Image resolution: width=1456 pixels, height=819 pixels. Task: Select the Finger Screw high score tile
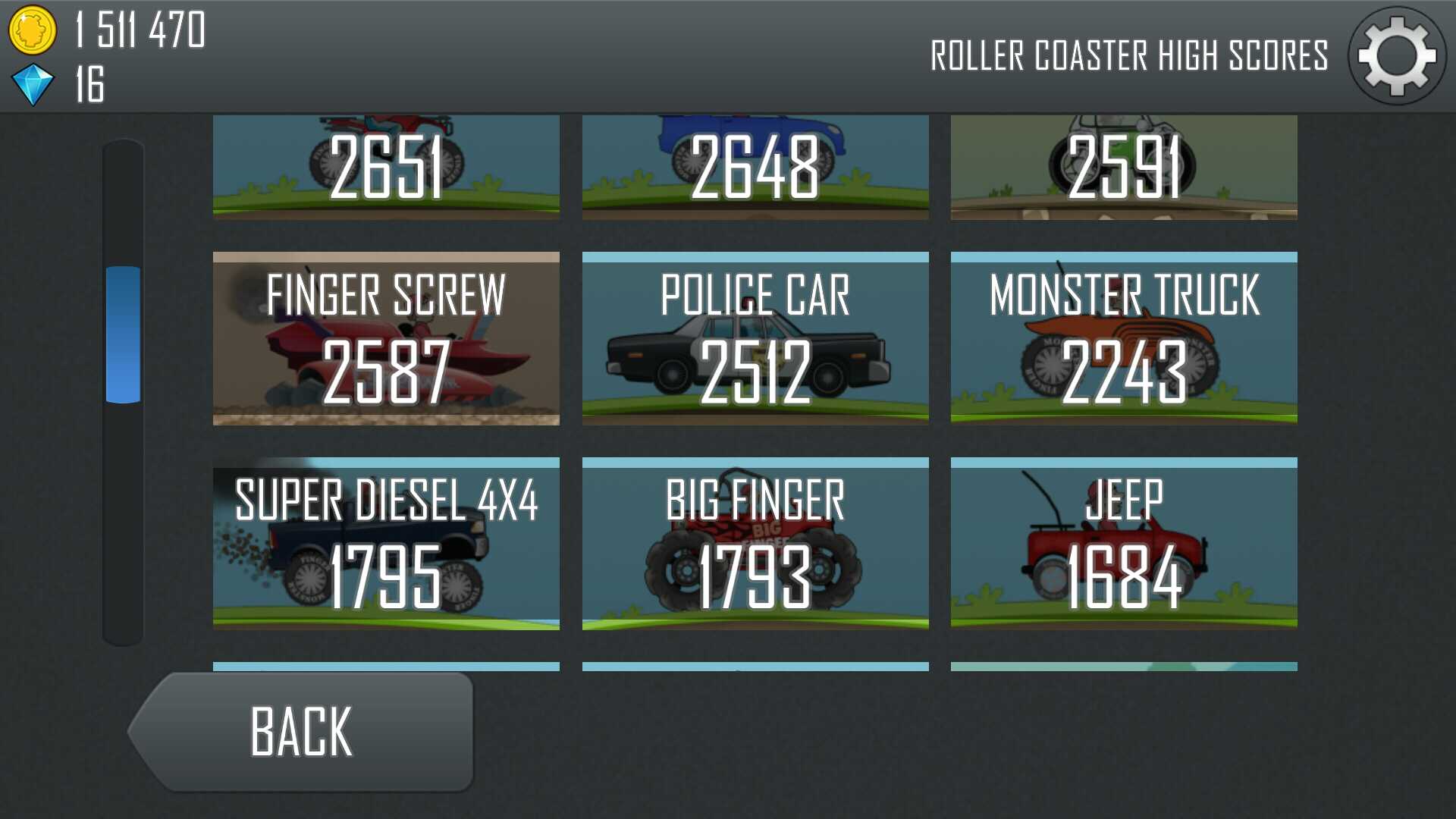(386, 338)
